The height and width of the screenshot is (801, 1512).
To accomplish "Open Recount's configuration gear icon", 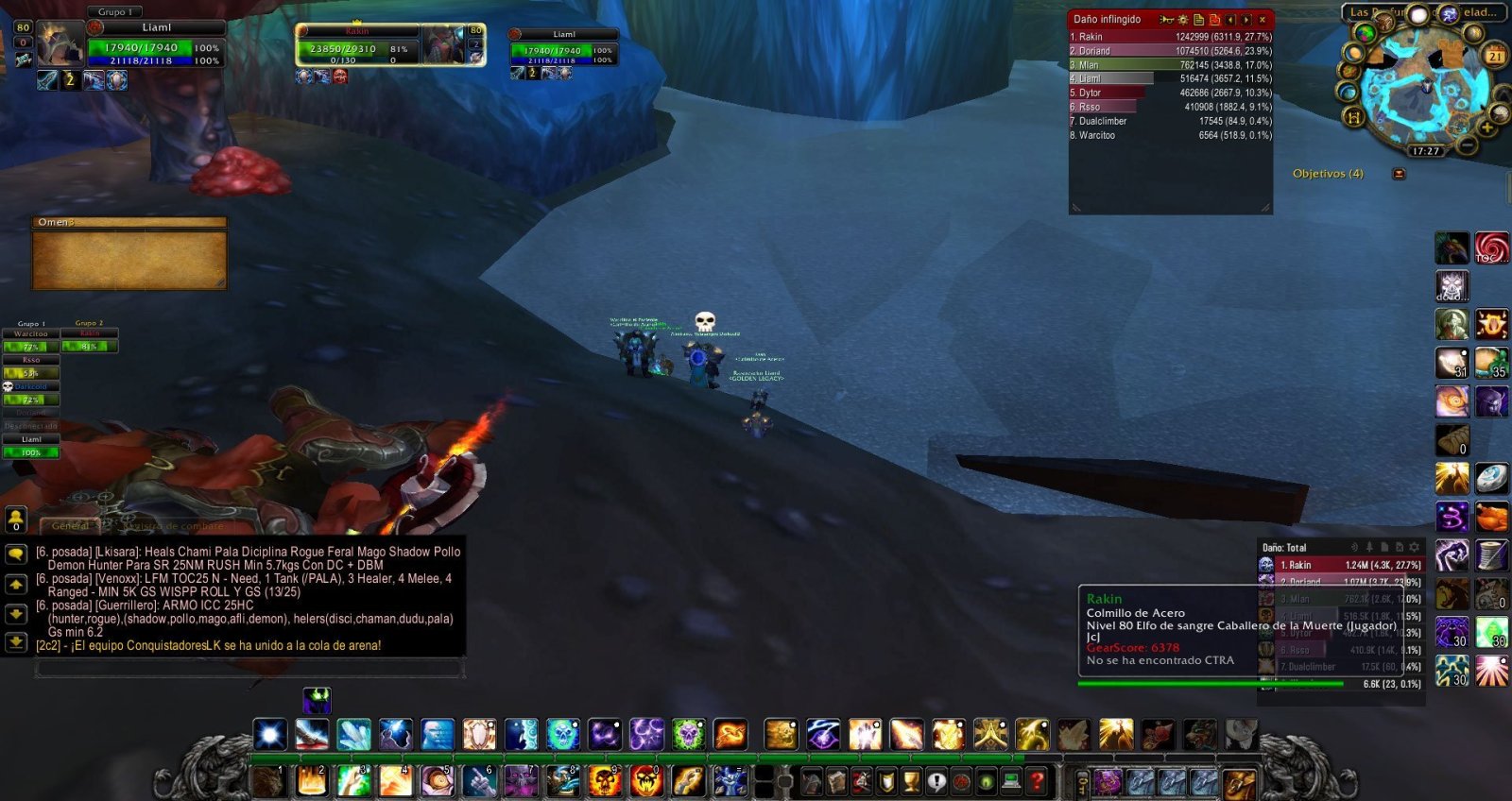I will 1183,20.
